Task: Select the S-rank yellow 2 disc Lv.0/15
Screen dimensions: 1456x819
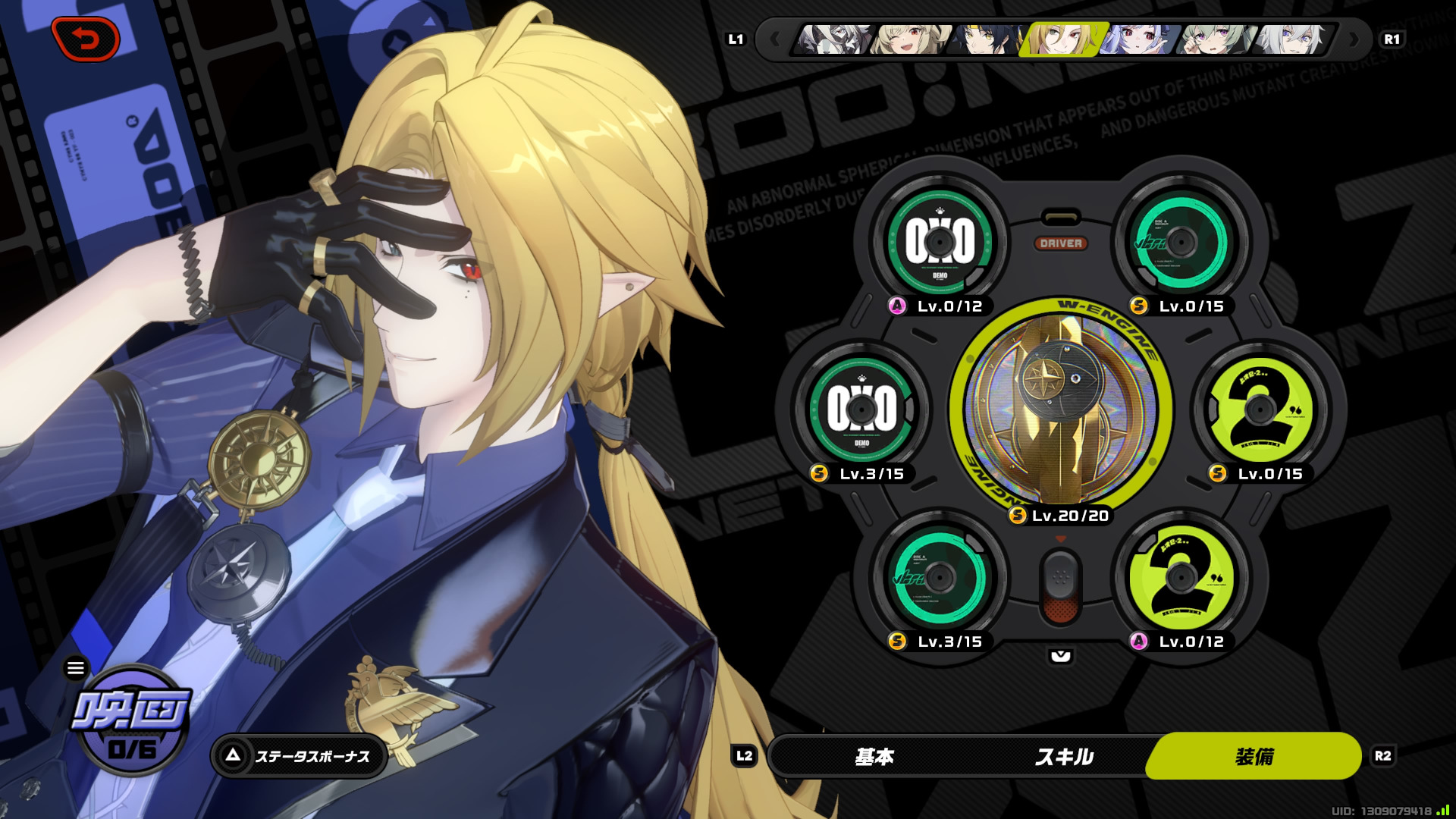Action: (x=1260, y=409)
